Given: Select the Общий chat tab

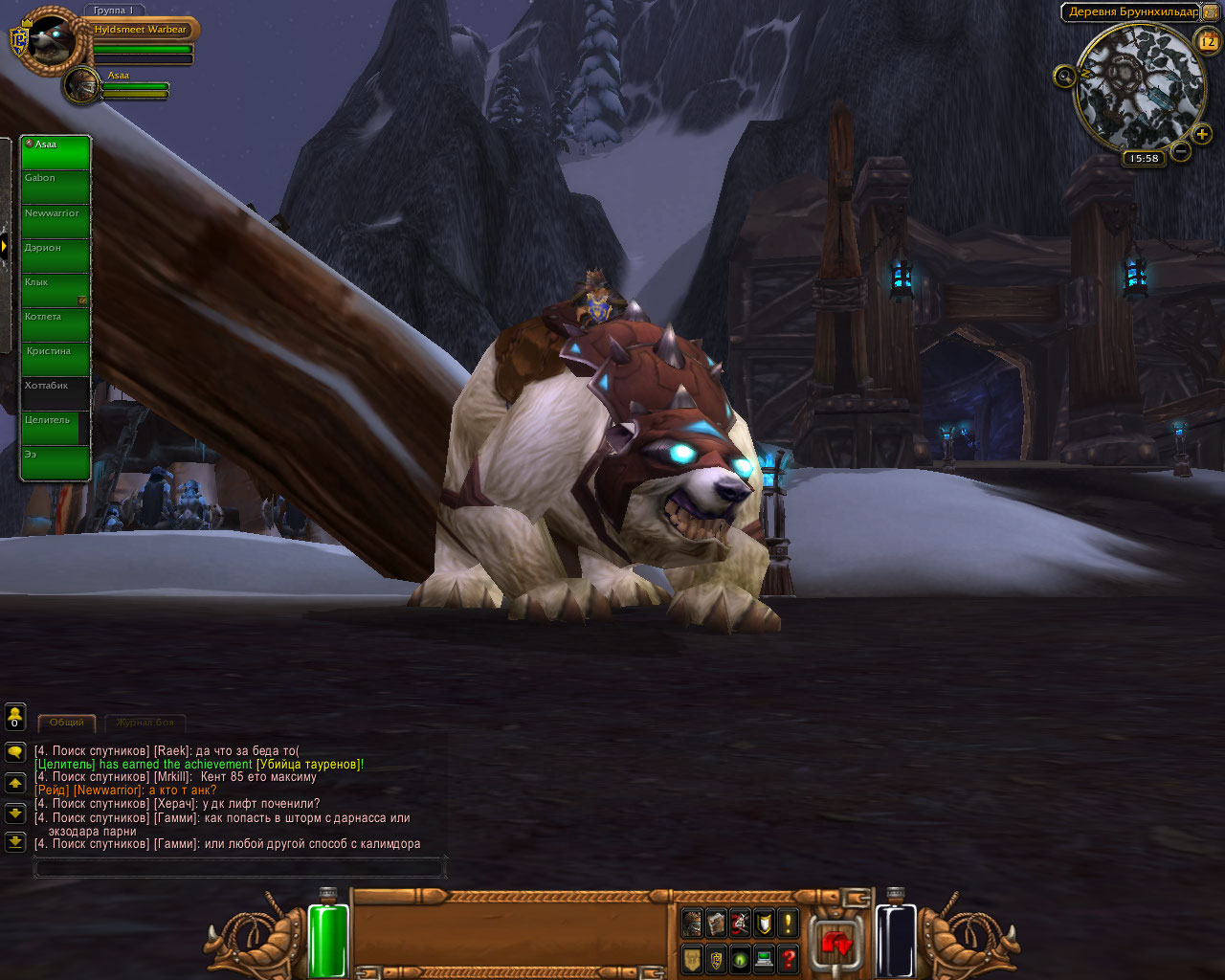Looking at the screenshot, I should (67, 723).
